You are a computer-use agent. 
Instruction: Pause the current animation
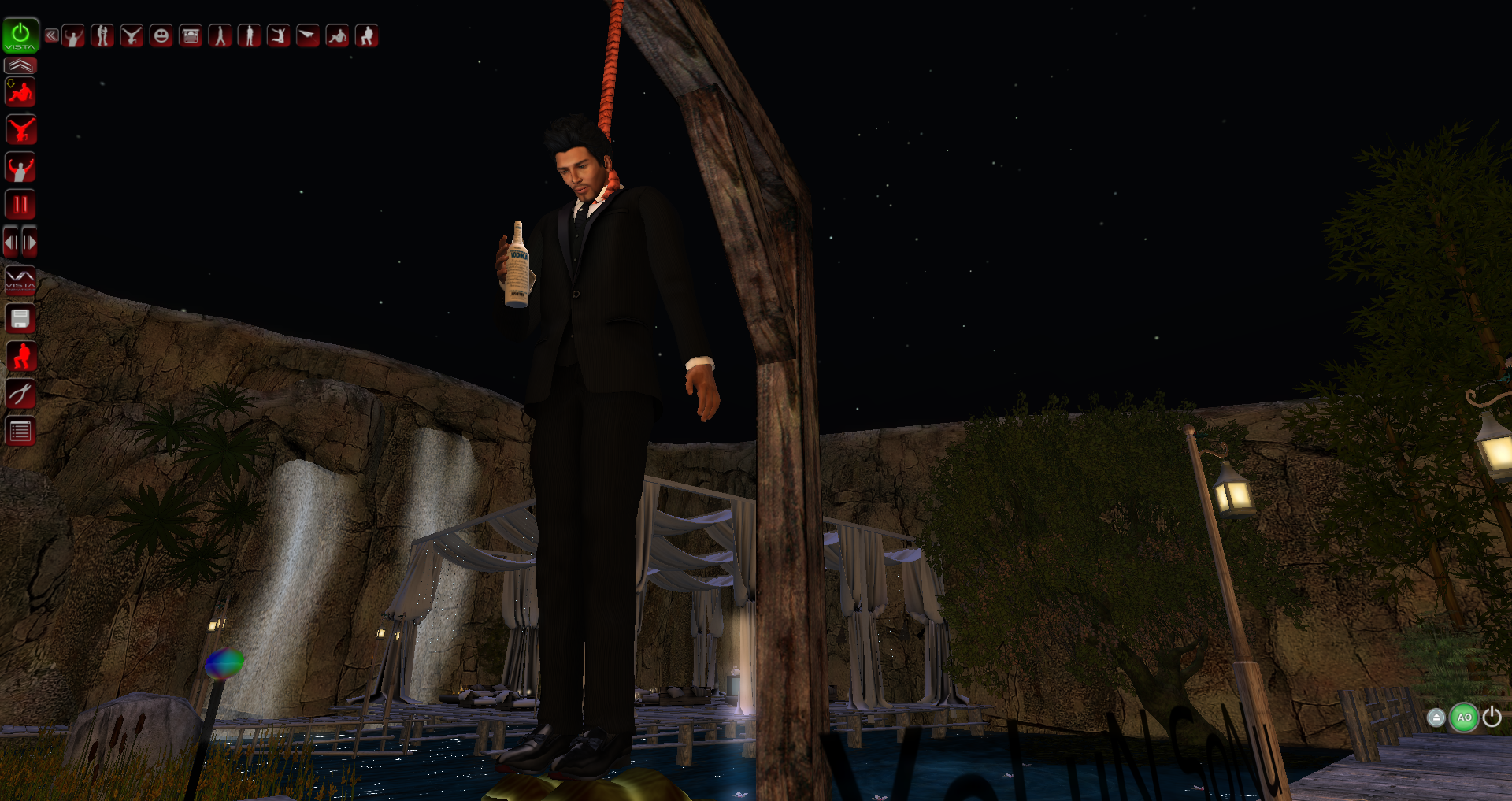point(20,205)
